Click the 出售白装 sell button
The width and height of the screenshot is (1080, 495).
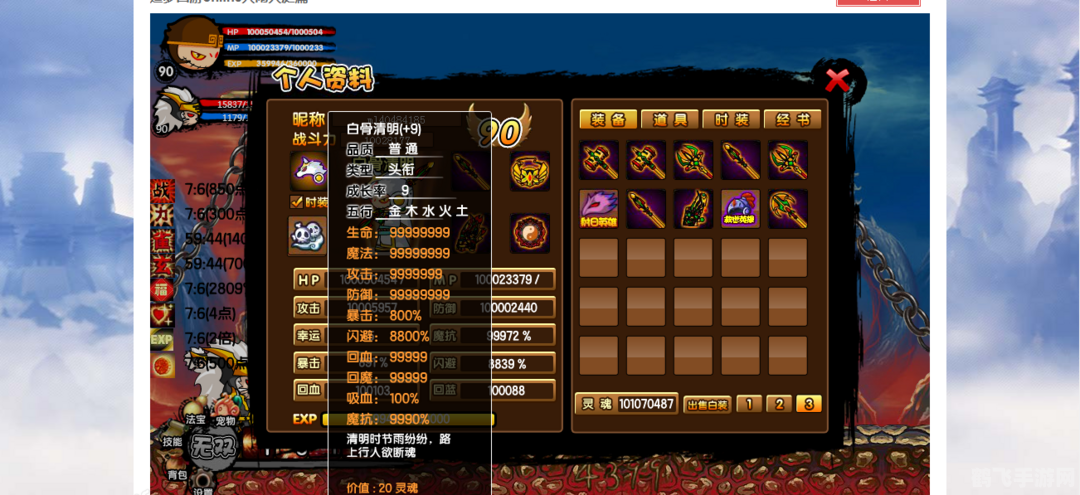[x=707, y=404]
